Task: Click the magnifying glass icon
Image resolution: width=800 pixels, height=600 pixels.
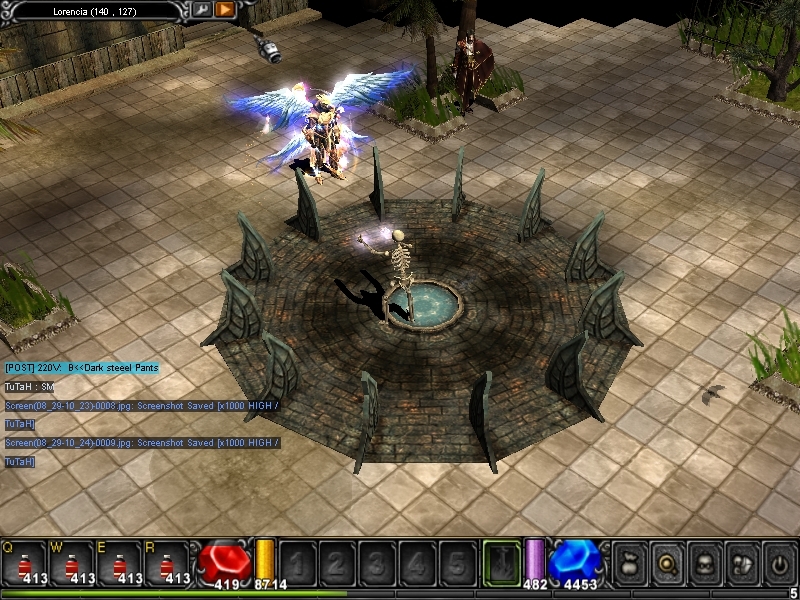Action: (x=666, y=563)
